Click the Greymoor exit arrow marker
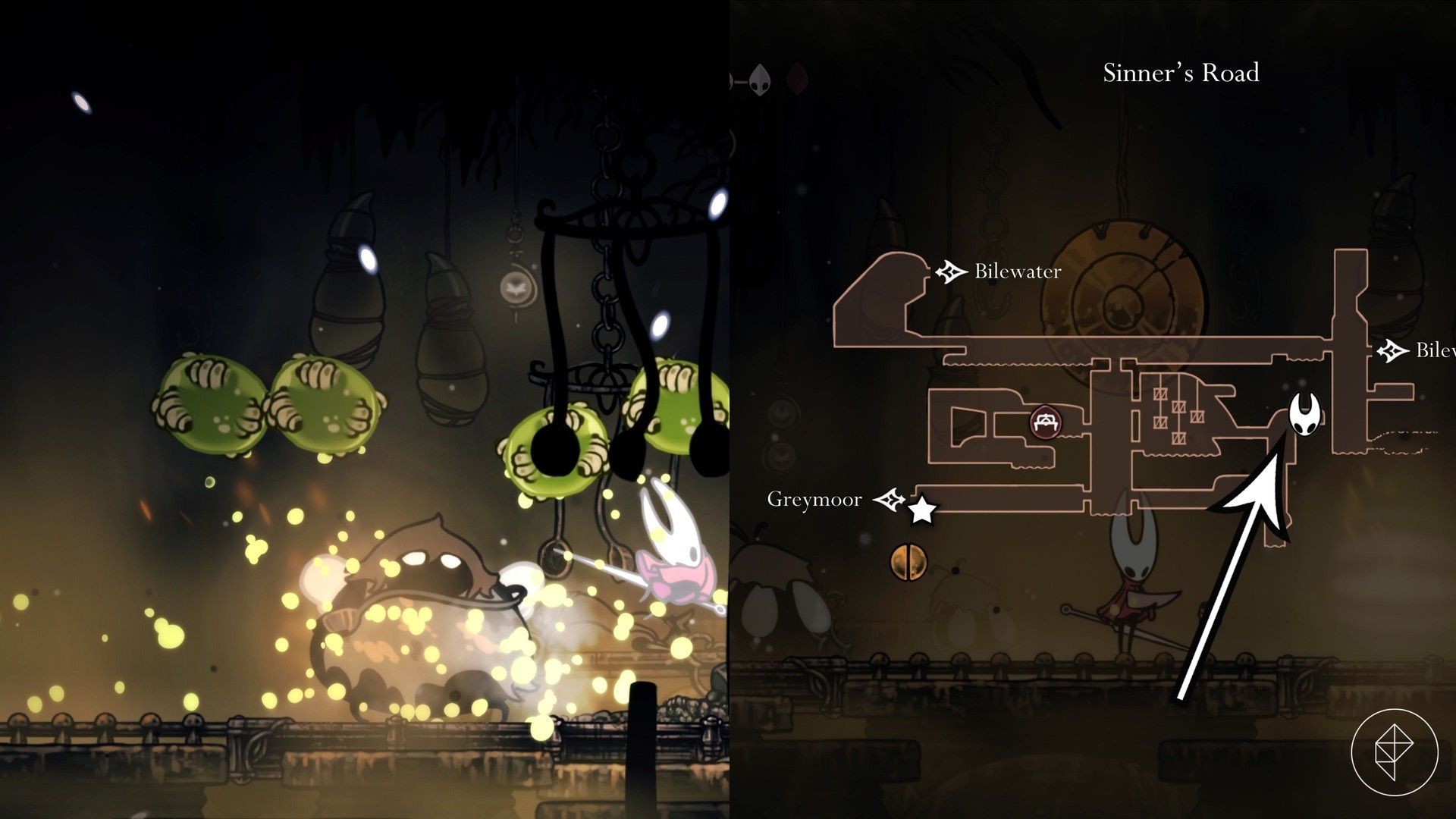Viewport: 1456px width, 819px height. click(889, 500)
